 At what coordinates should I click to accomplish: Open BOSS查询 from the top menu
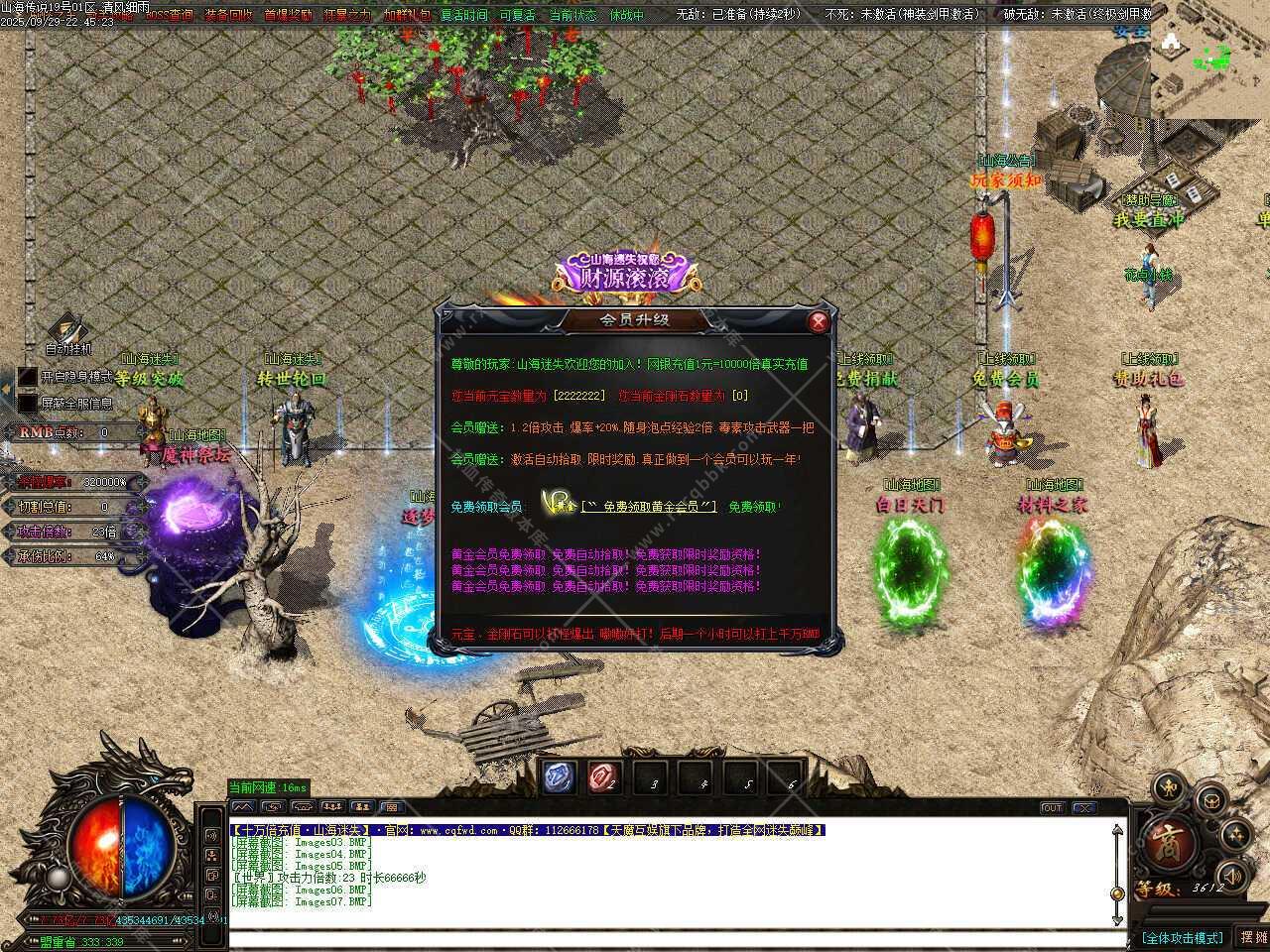click(170, 15)
